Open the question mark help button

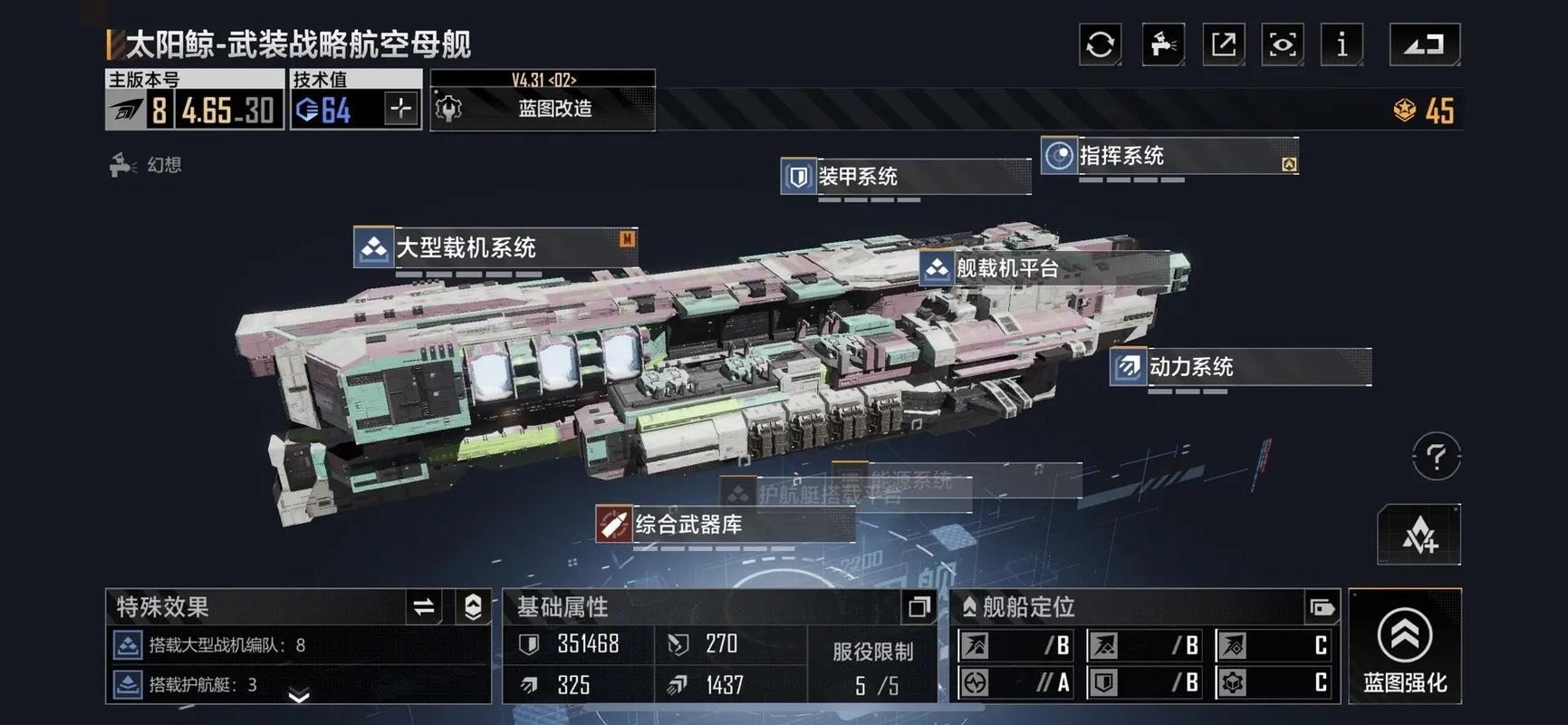pos(1436,456)
